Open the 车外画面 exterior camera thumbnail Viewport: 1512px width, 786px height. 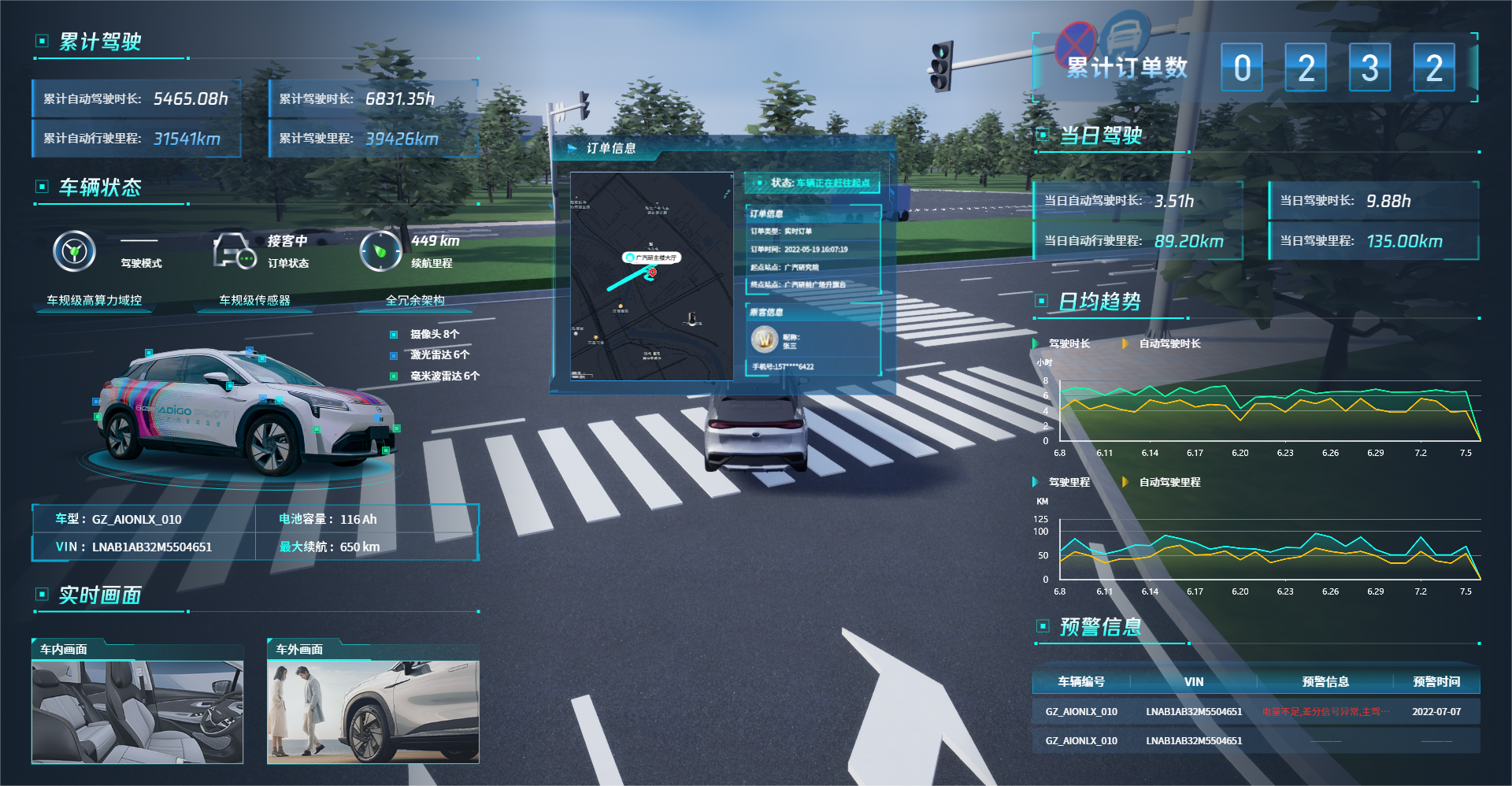(373, 712)
